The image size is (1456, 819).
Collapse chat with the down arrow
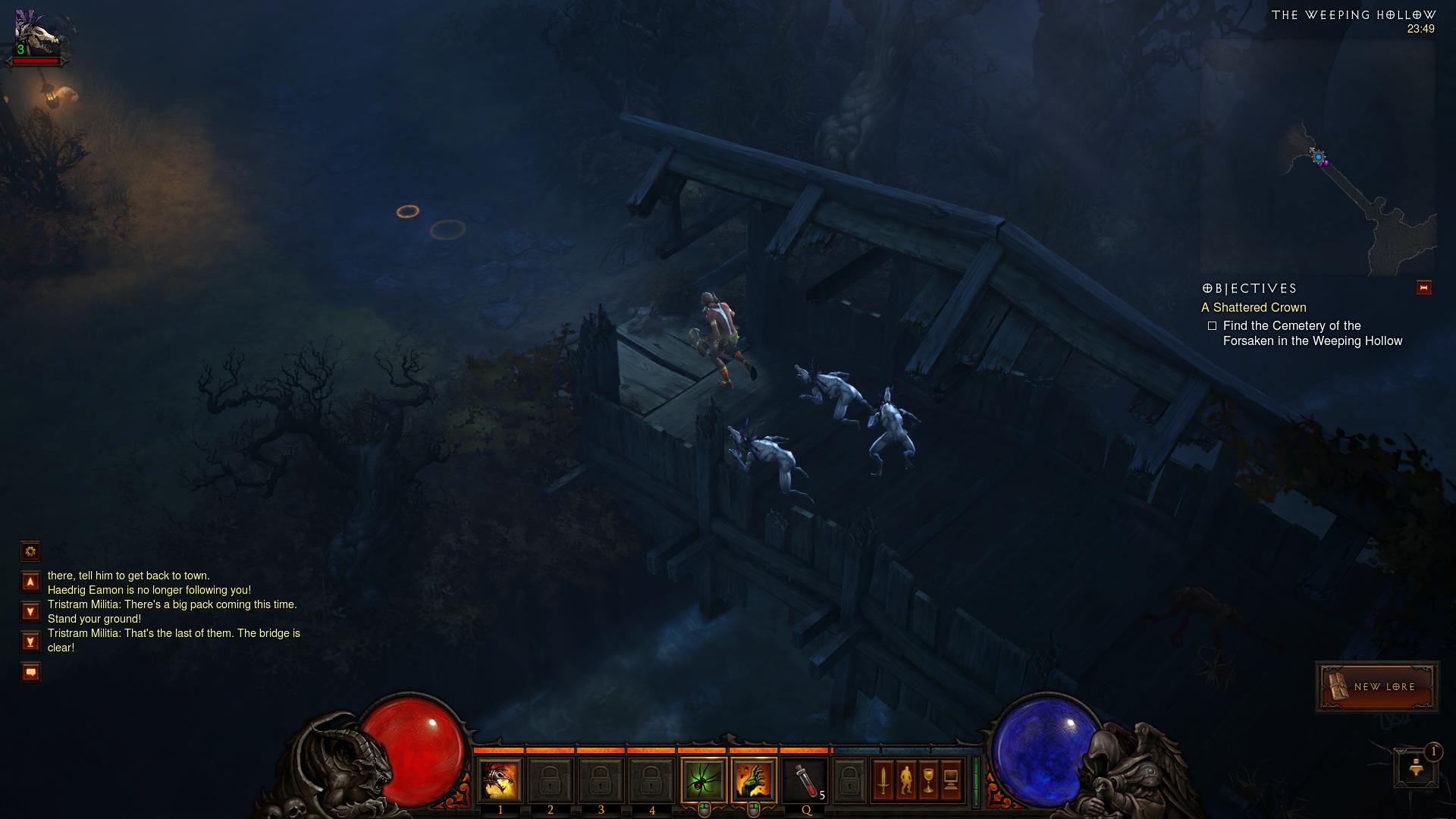coord(30,610)
